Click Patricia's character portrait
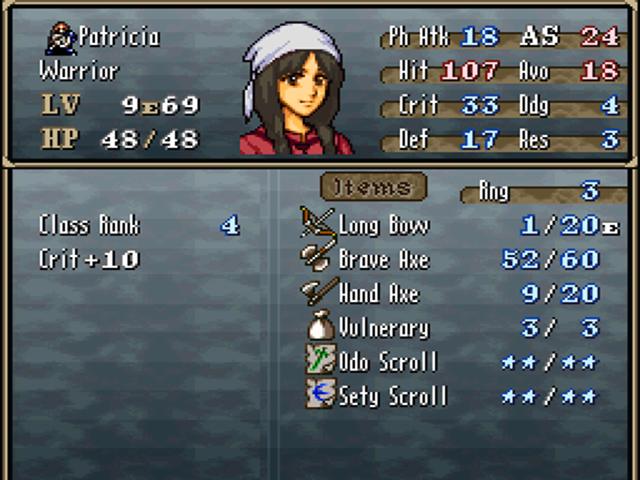The image size is (640, 480). point(296,92)
